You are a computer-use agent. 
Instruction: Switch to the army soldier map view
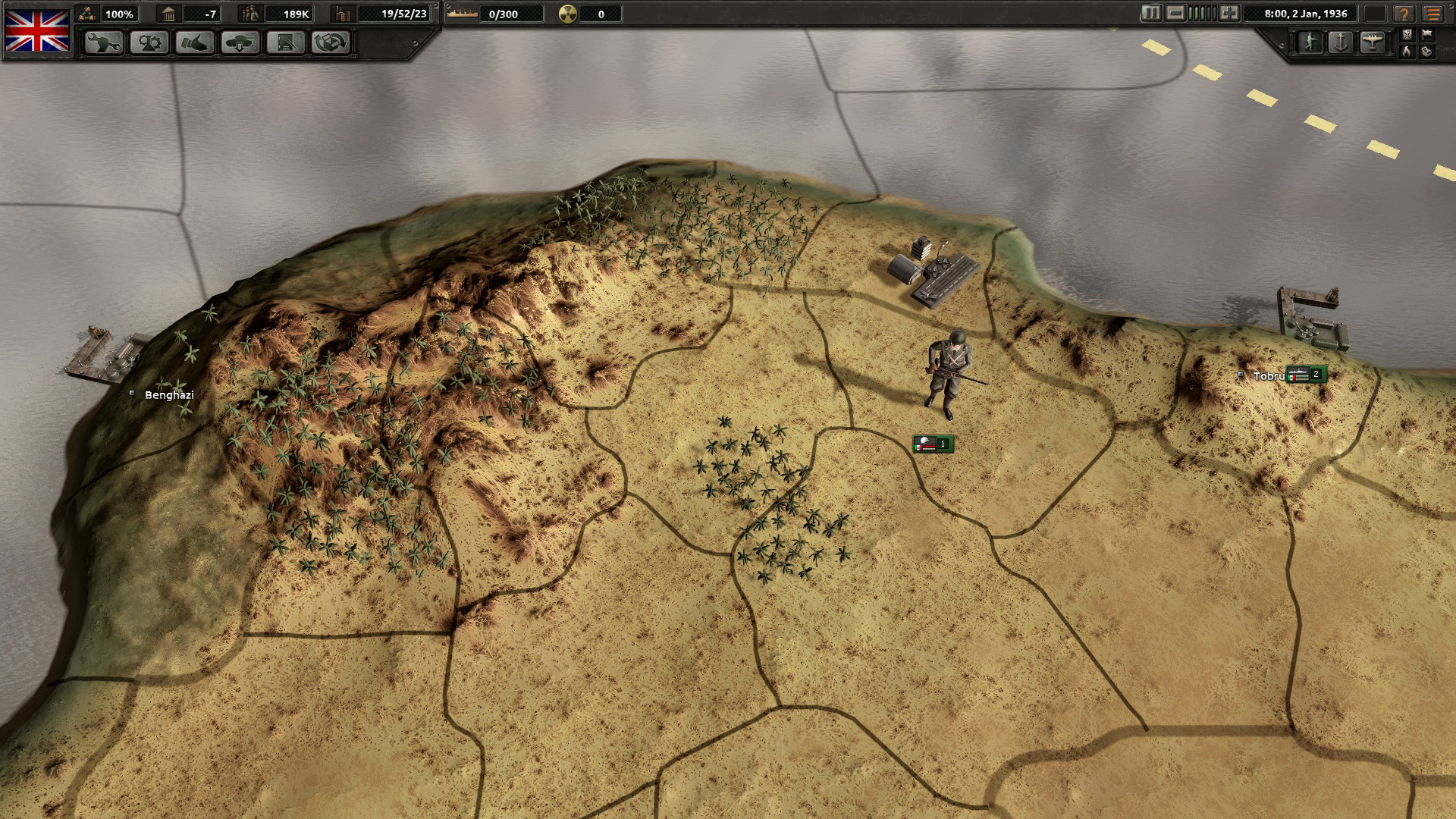click(1310, 42)
